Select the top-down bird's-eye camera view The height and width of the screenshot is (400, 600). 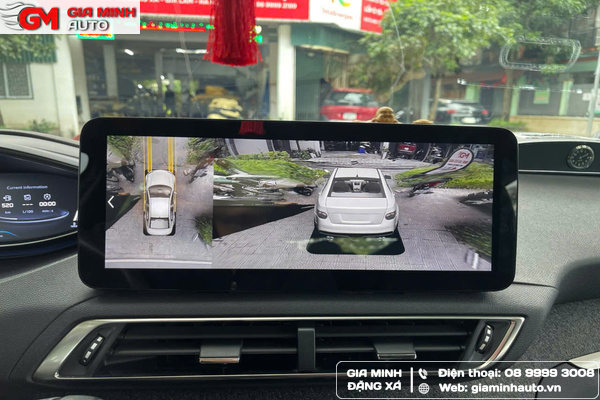coord(159,200)
